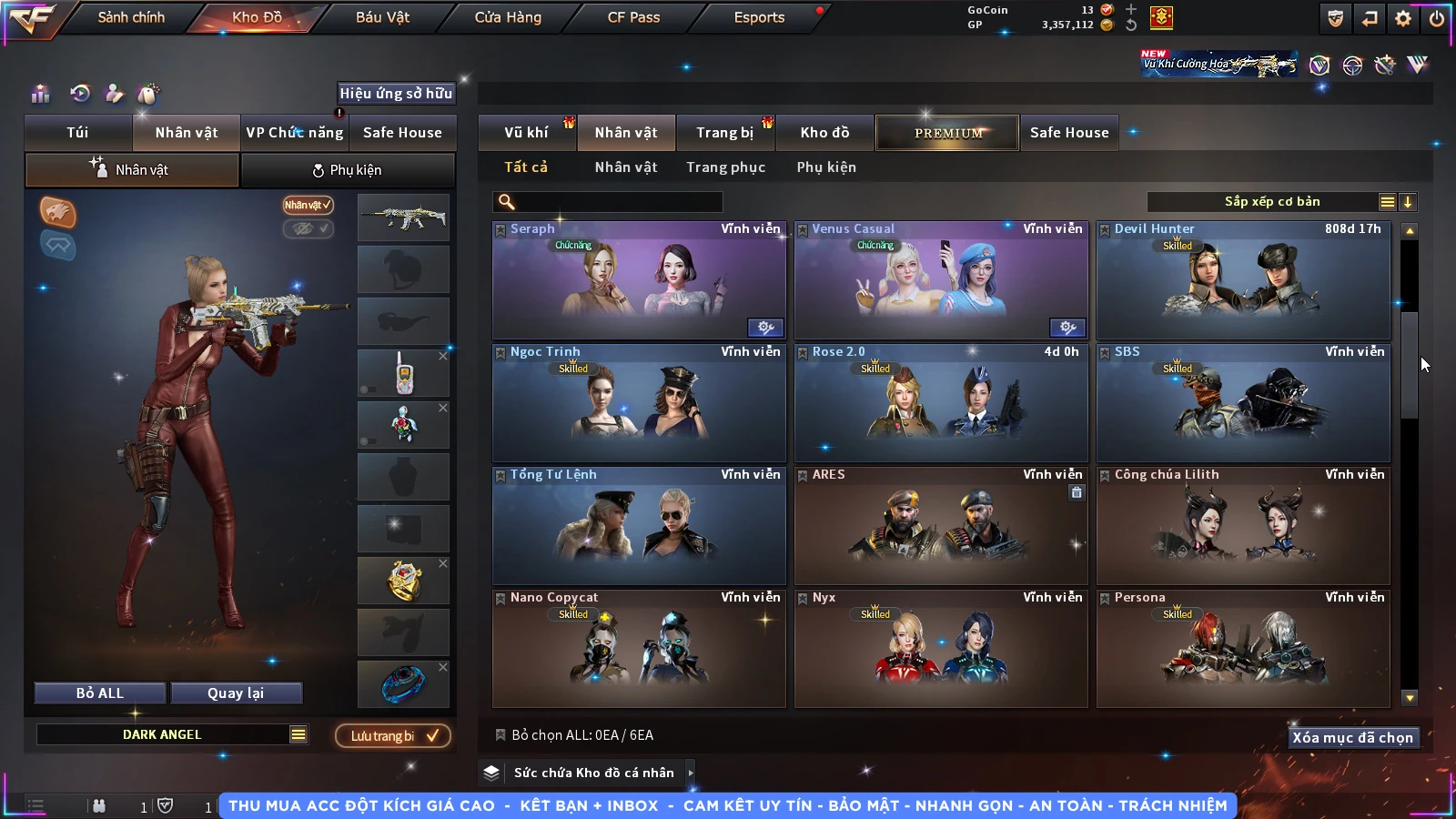Open the Sắp xếp cơ bản sort dropdown
The image size is (1456, 819).
coord(1271,202)
